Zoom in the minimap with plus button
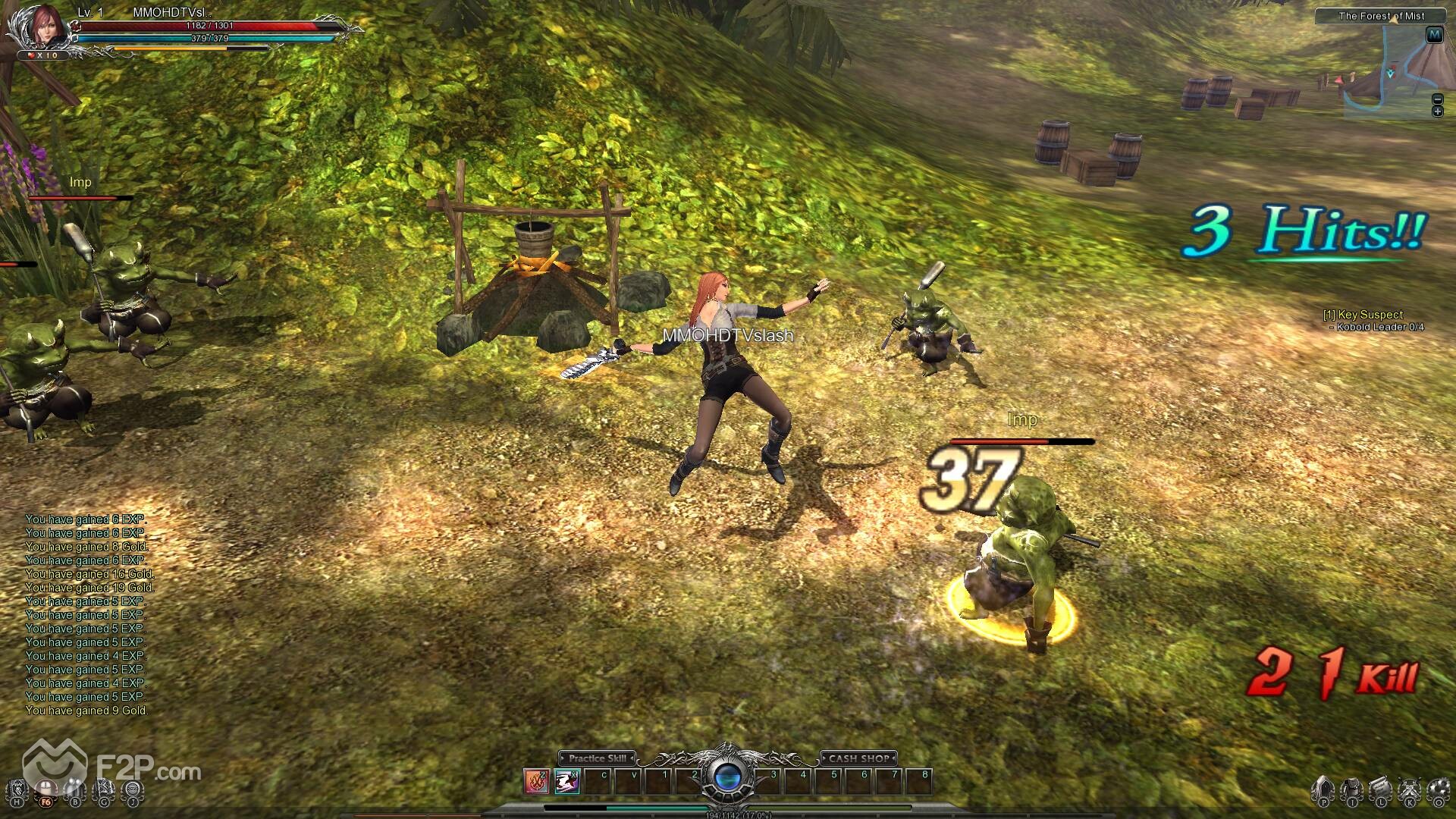Image resolution: width=1456 pixels, height=819 pixels. tap(1437, 111)
